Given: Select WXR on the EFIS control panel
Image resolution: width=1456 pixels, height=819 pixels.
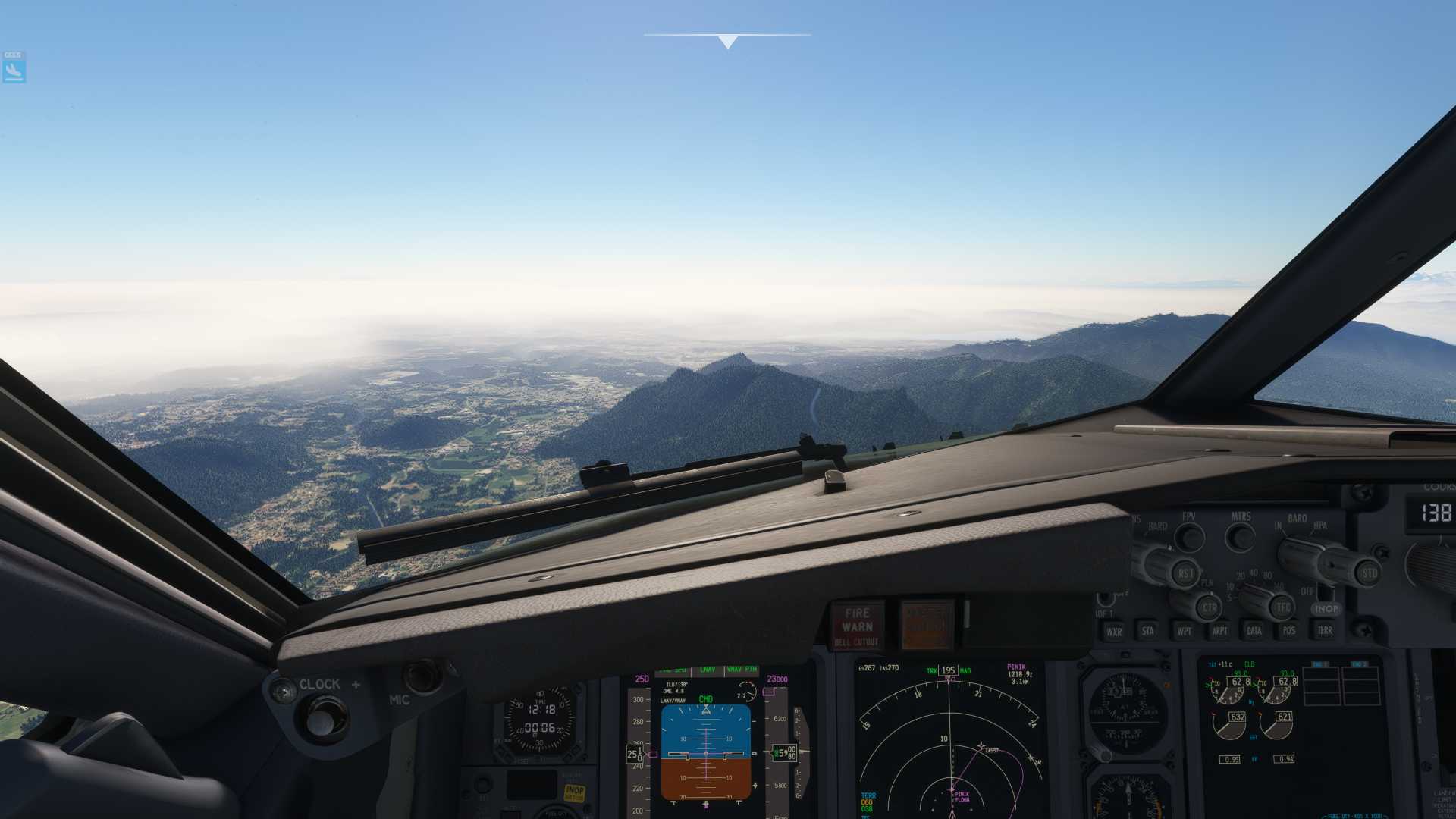Looking at the screenshot, I should 1116,631.
